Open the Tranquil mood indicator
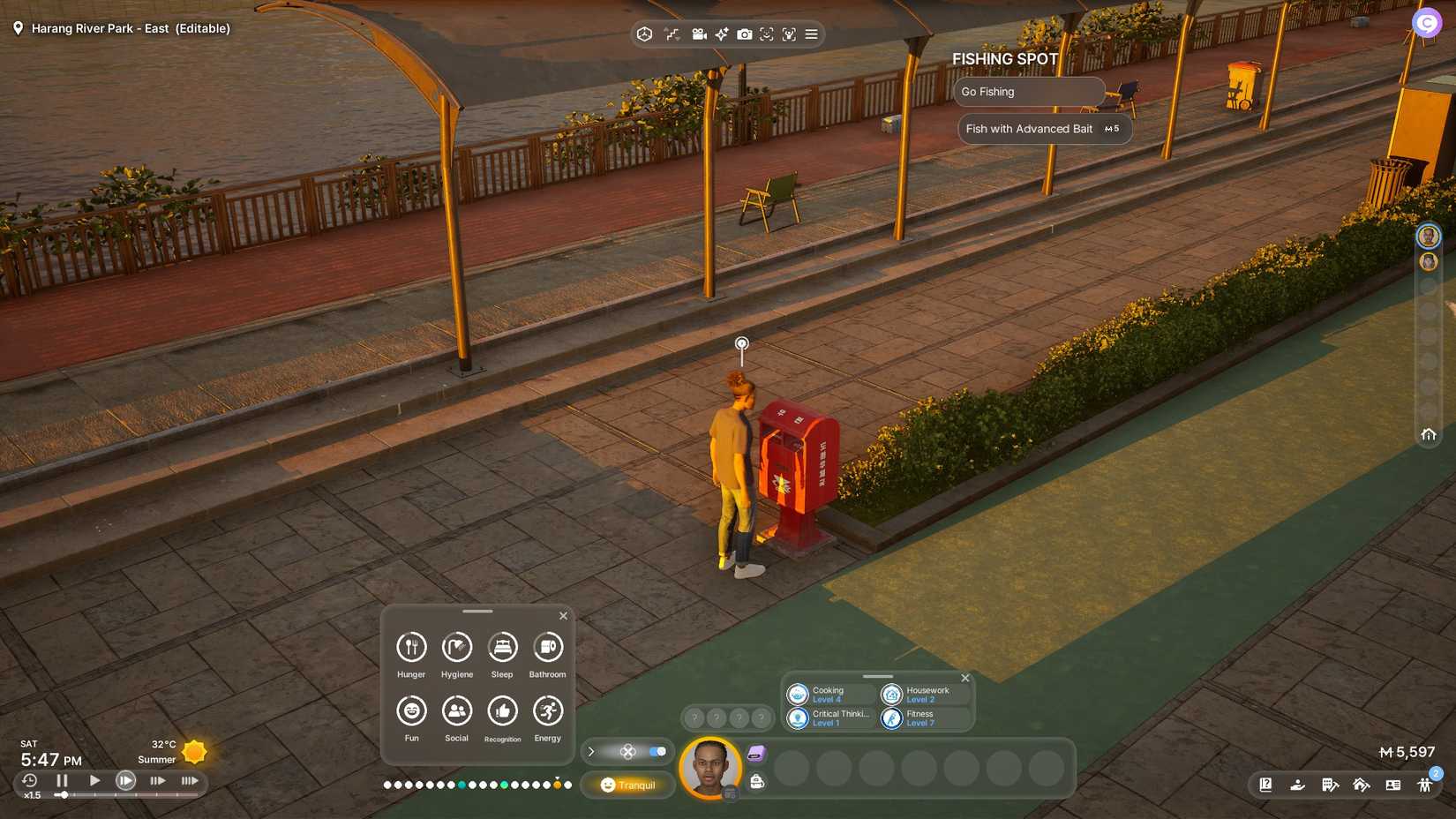Screen dimensions: 1456x819 pos(627,785)
